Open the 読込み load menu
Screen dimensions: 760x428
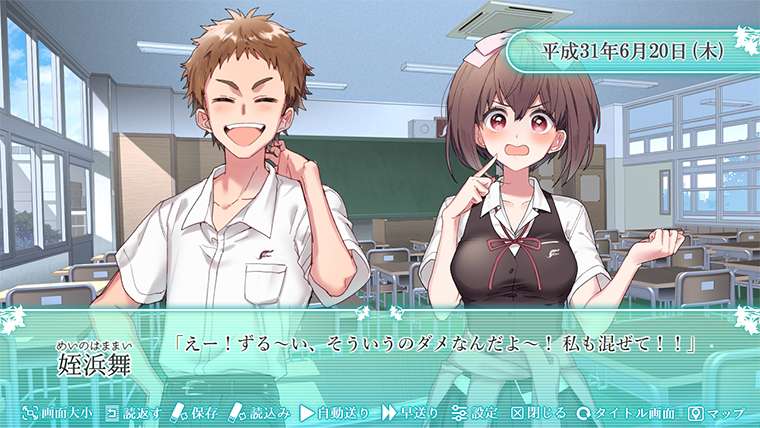pos(258,412)
